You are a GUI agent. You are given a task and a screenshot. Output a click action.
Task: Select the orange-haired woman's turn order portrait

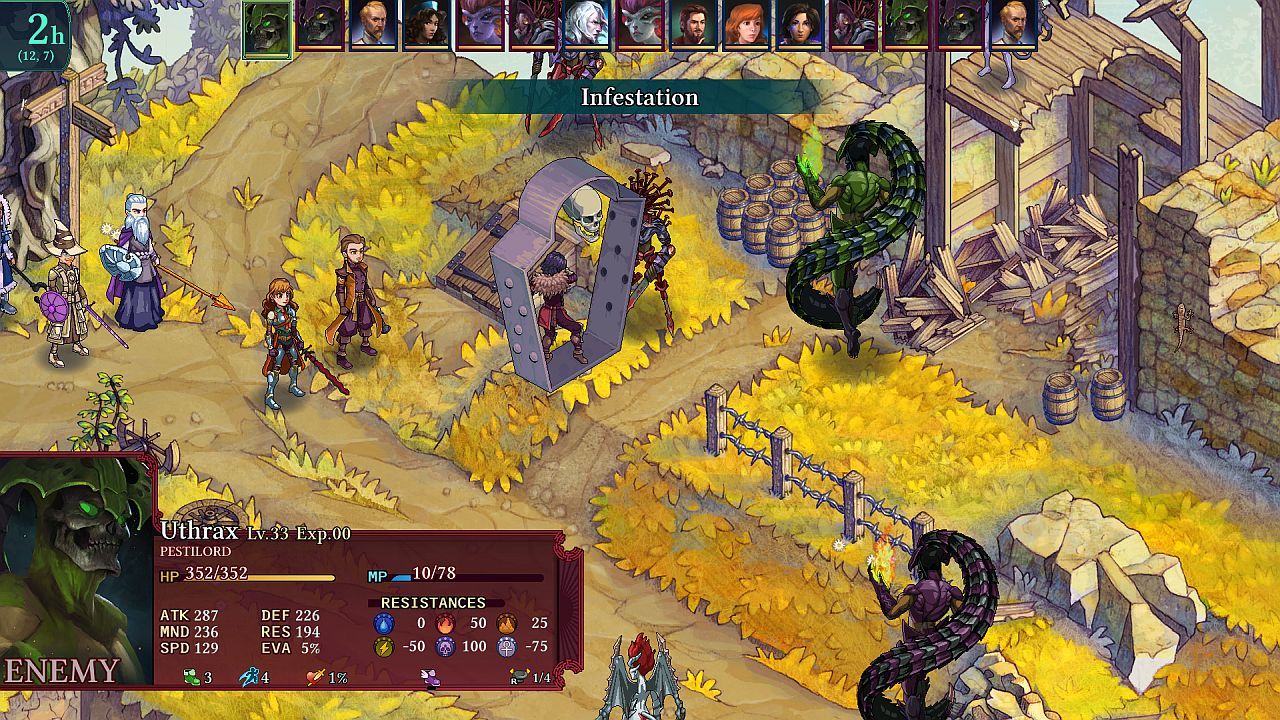pyautogui.click(x=747, y=24)
